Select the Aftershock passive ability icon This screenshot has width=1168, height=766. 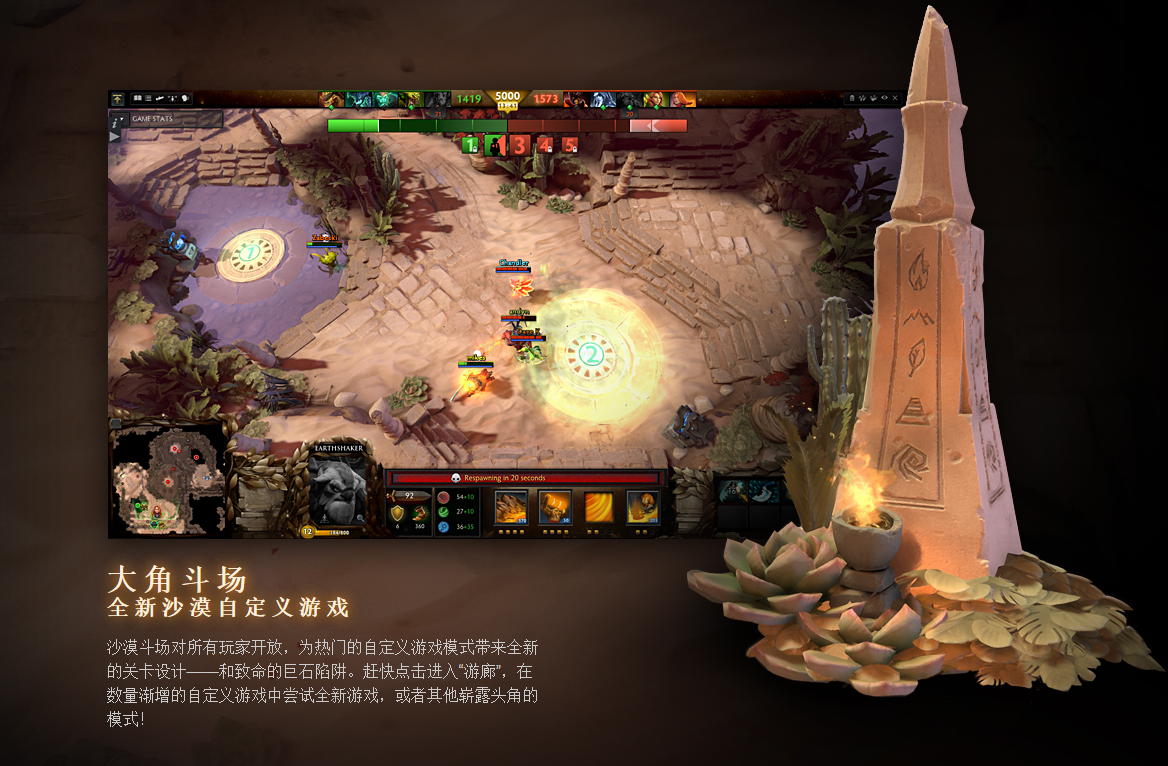tap(598, 507)
